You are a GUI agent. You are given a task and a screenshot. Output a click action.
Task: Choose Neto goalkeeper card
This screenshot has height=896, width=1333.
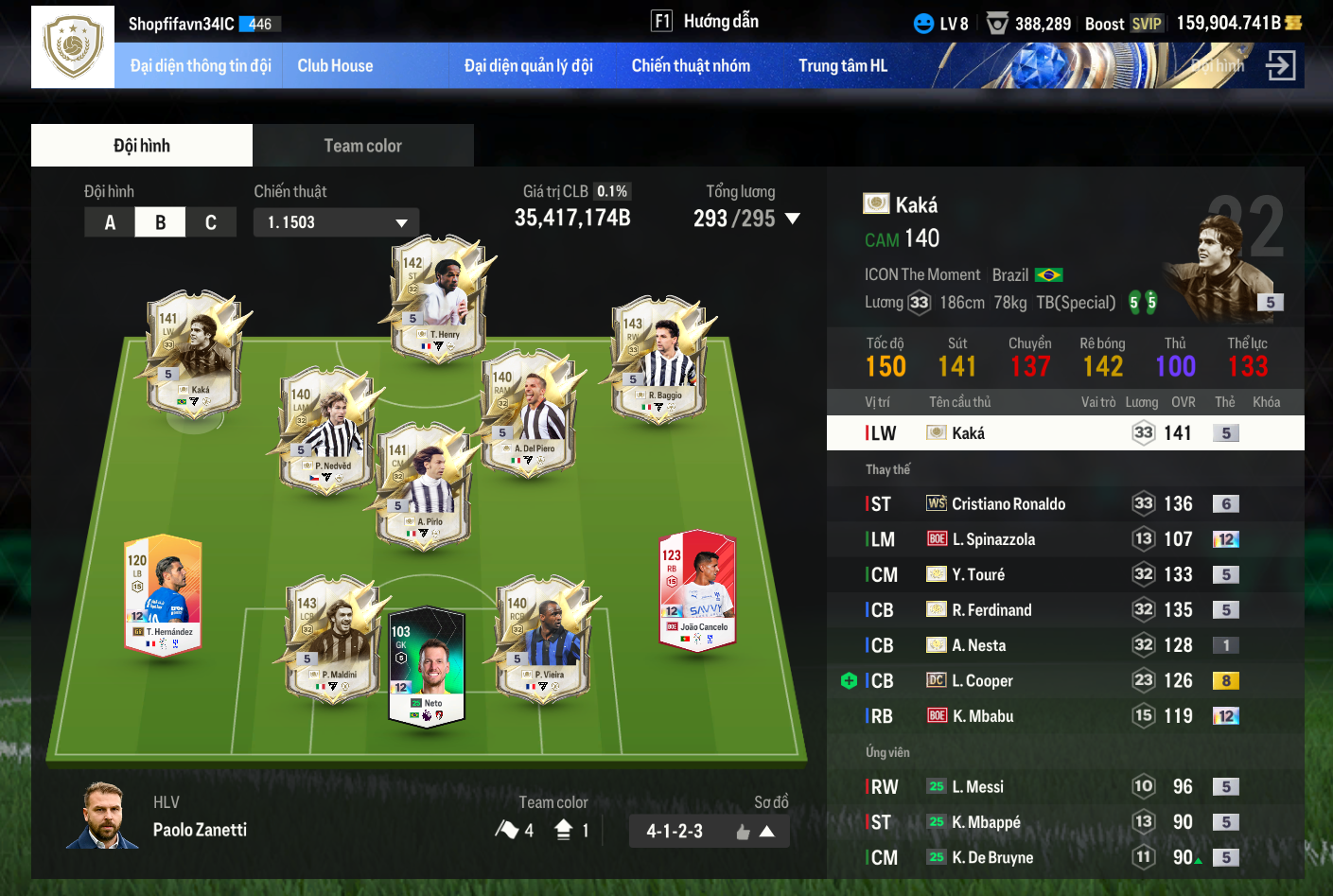point(427,665)
